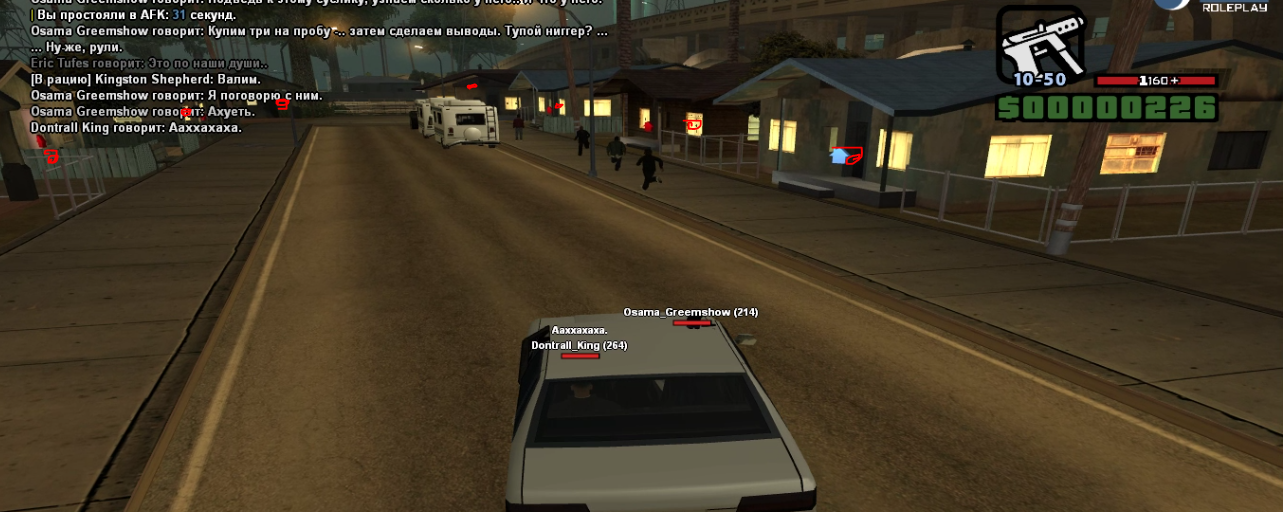Select the Osama_Greemshow (214) player nametag
The height and width of the screenshot is (512, 1283).
pyautogui.click(x=690, y=312)
